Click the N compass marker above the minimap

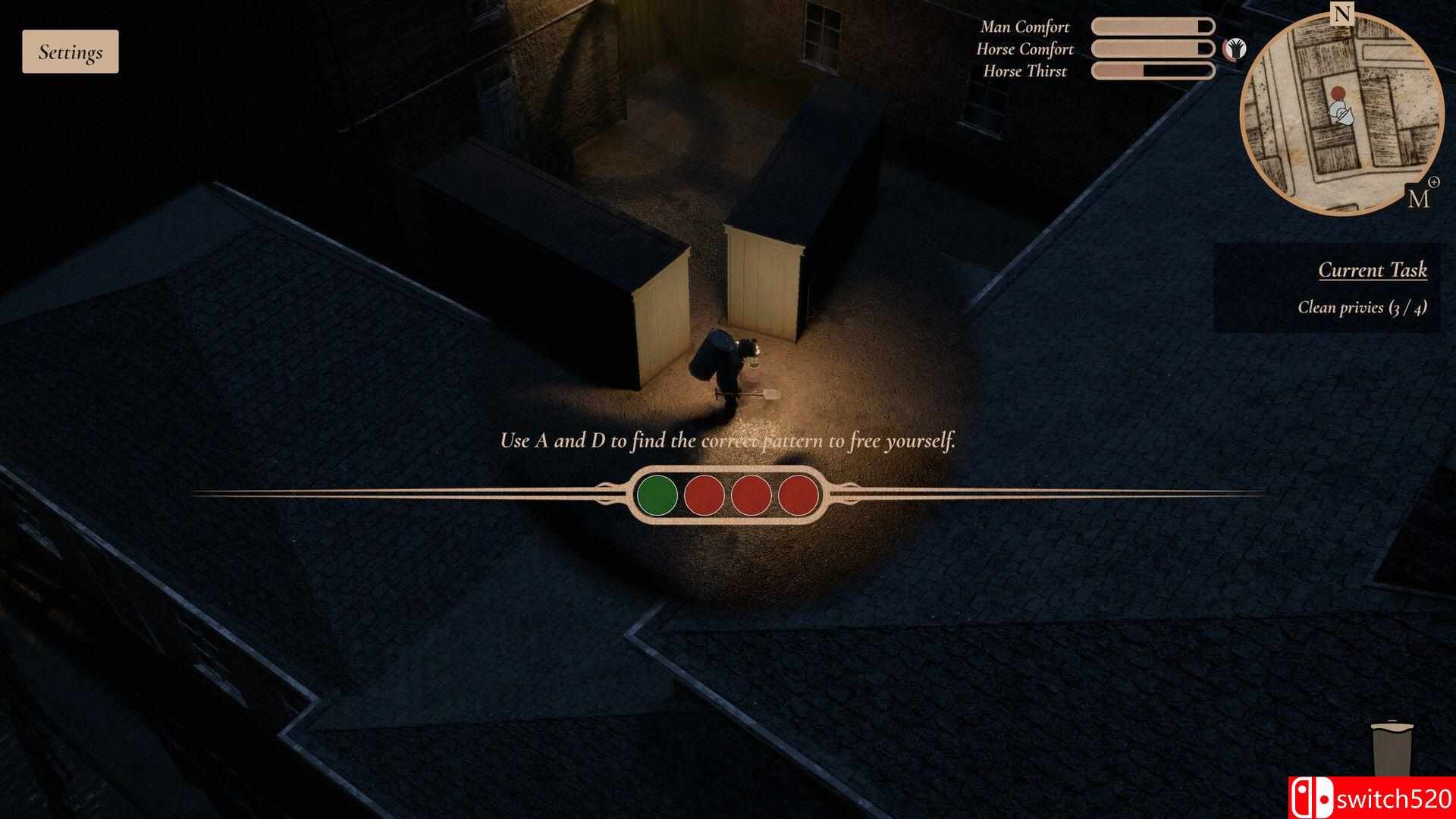click(x=1342, y=14)
